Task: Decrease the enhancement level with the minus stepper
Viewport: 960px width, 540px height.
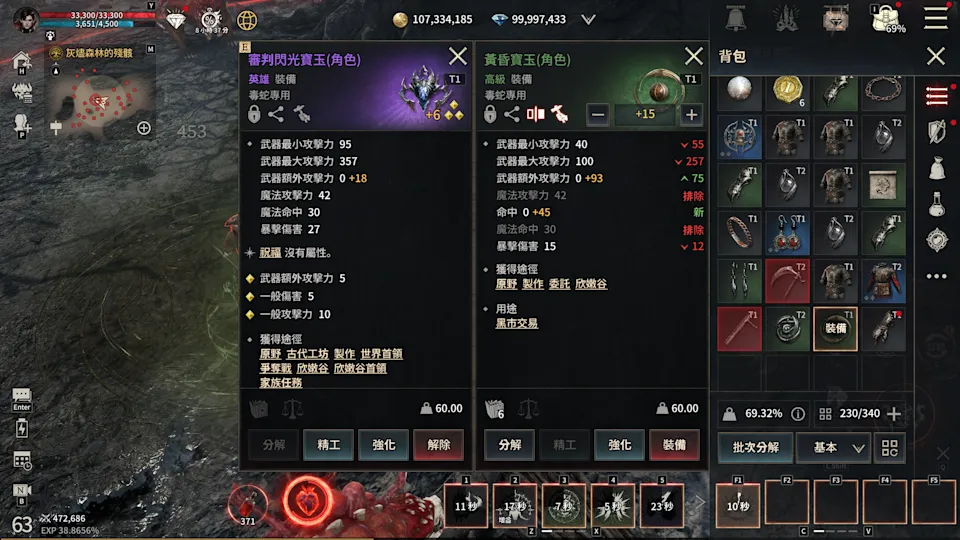Action: tap(598, 114)
